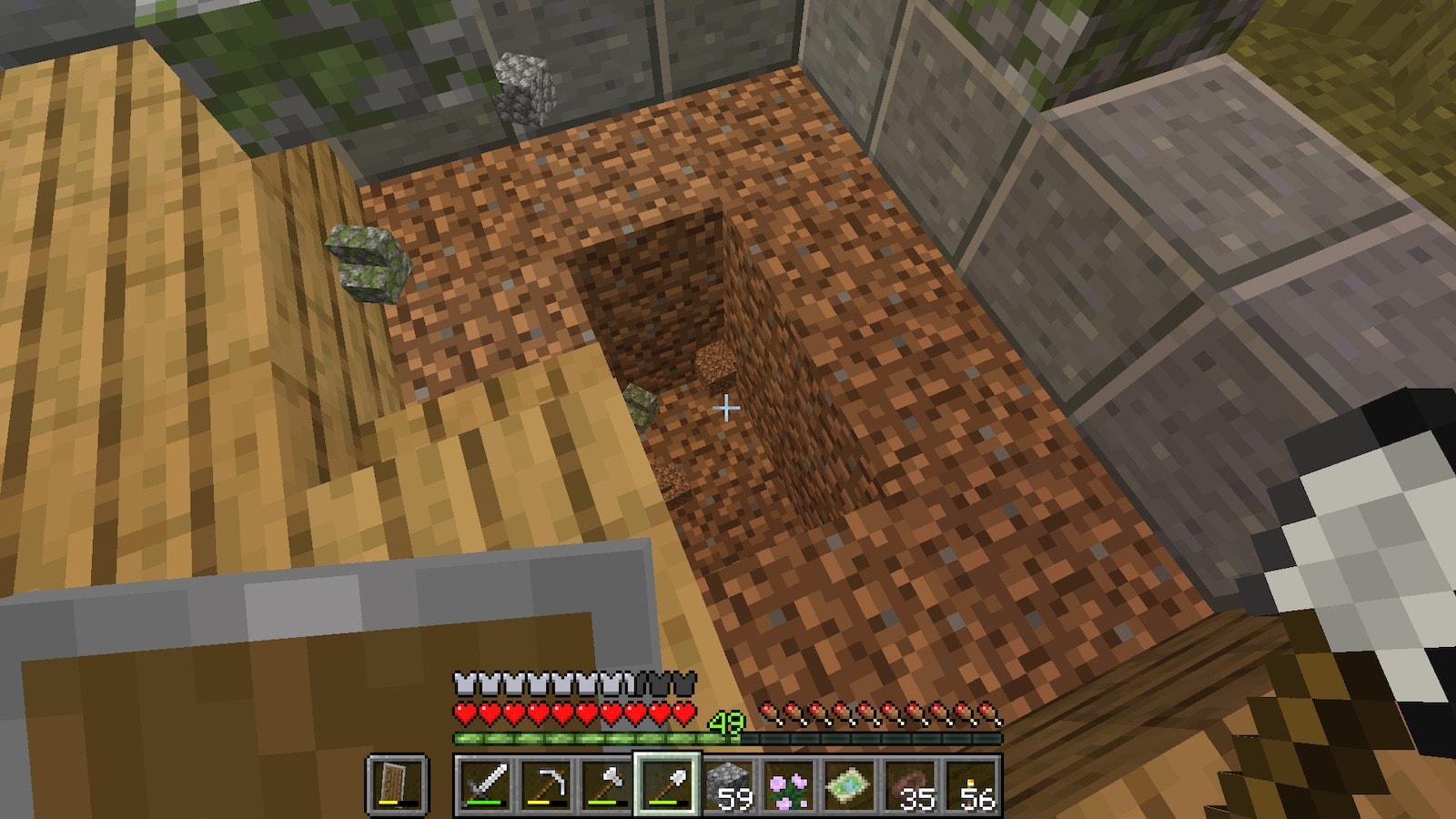Pick the pink flowers hotbar slot
The width and height of the screenshot is (1456, 819).
point(788,784)
